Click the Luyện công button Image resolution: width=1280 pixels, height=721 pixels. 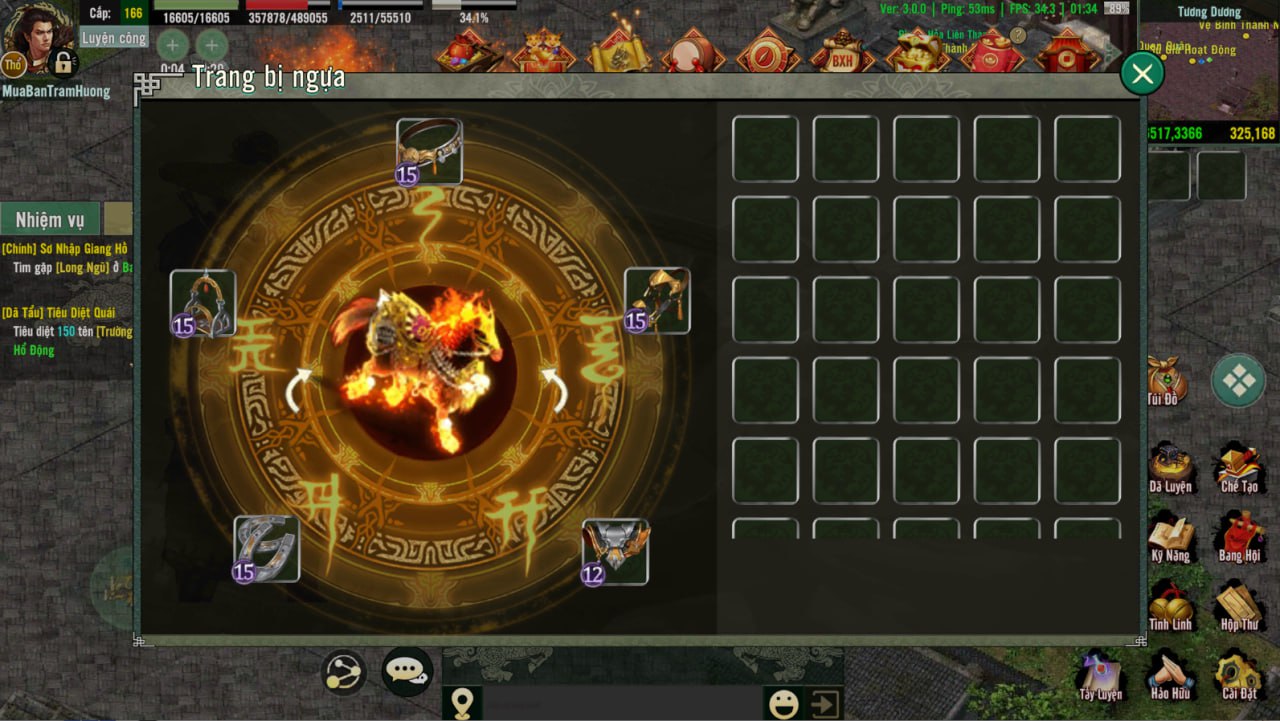(x=113, y=38)
